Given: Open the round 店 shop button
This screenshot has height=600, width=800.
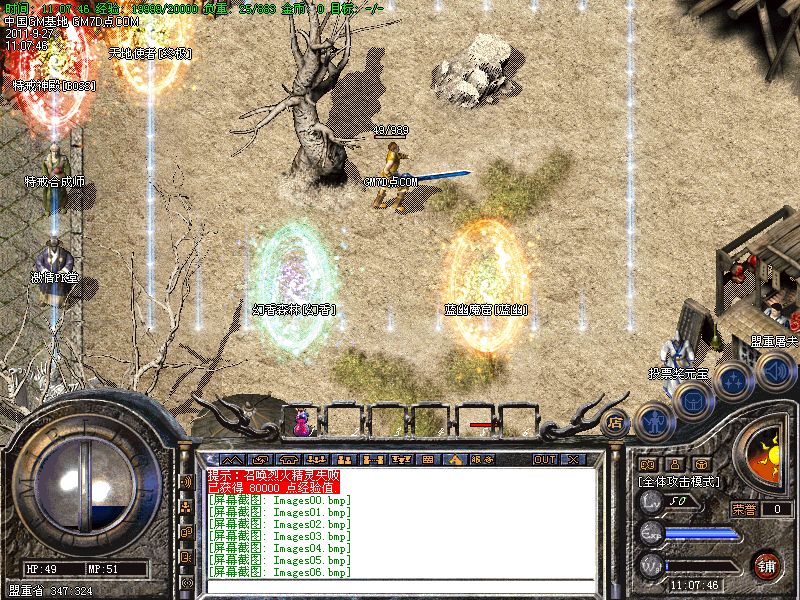Looking at the screenshot, I should 615,422.
